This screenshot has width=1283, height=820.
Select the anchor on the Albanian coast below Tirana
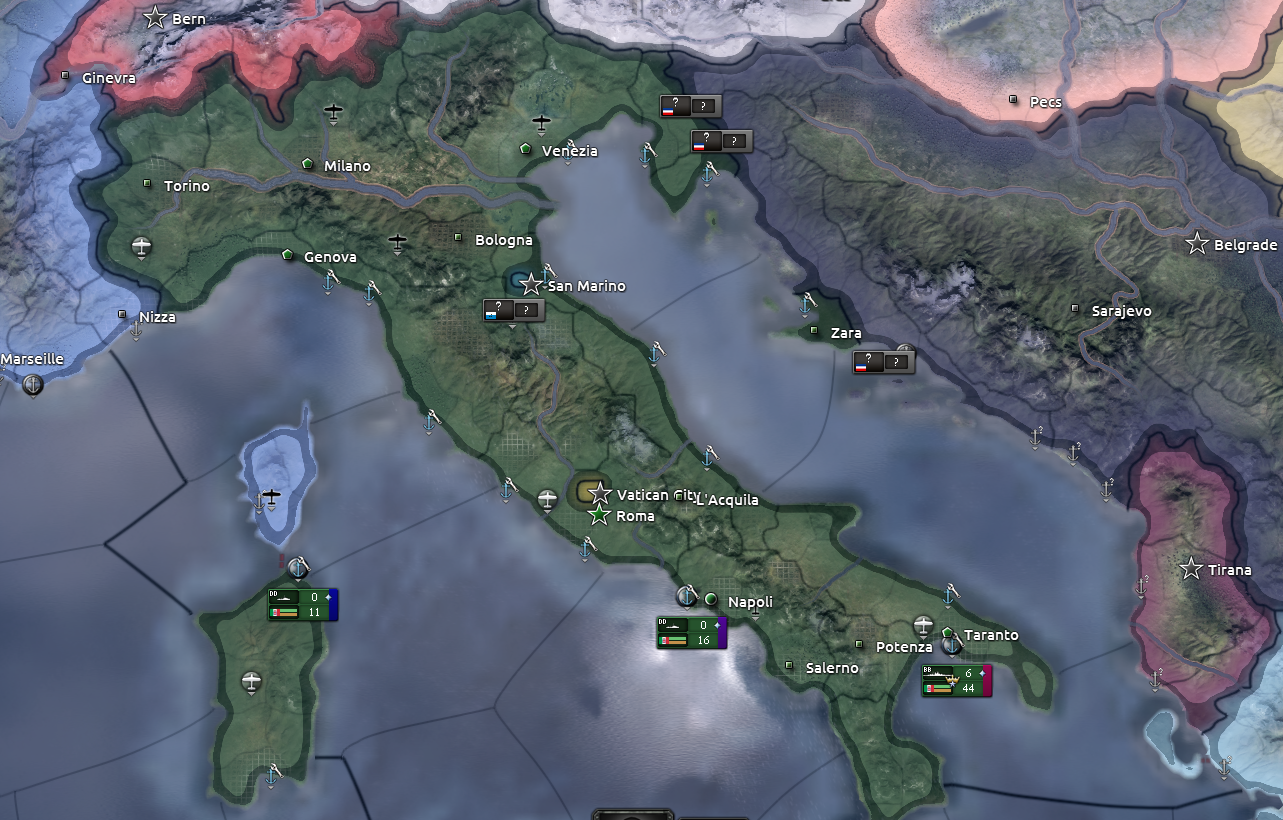click(x=1155, y=678)
